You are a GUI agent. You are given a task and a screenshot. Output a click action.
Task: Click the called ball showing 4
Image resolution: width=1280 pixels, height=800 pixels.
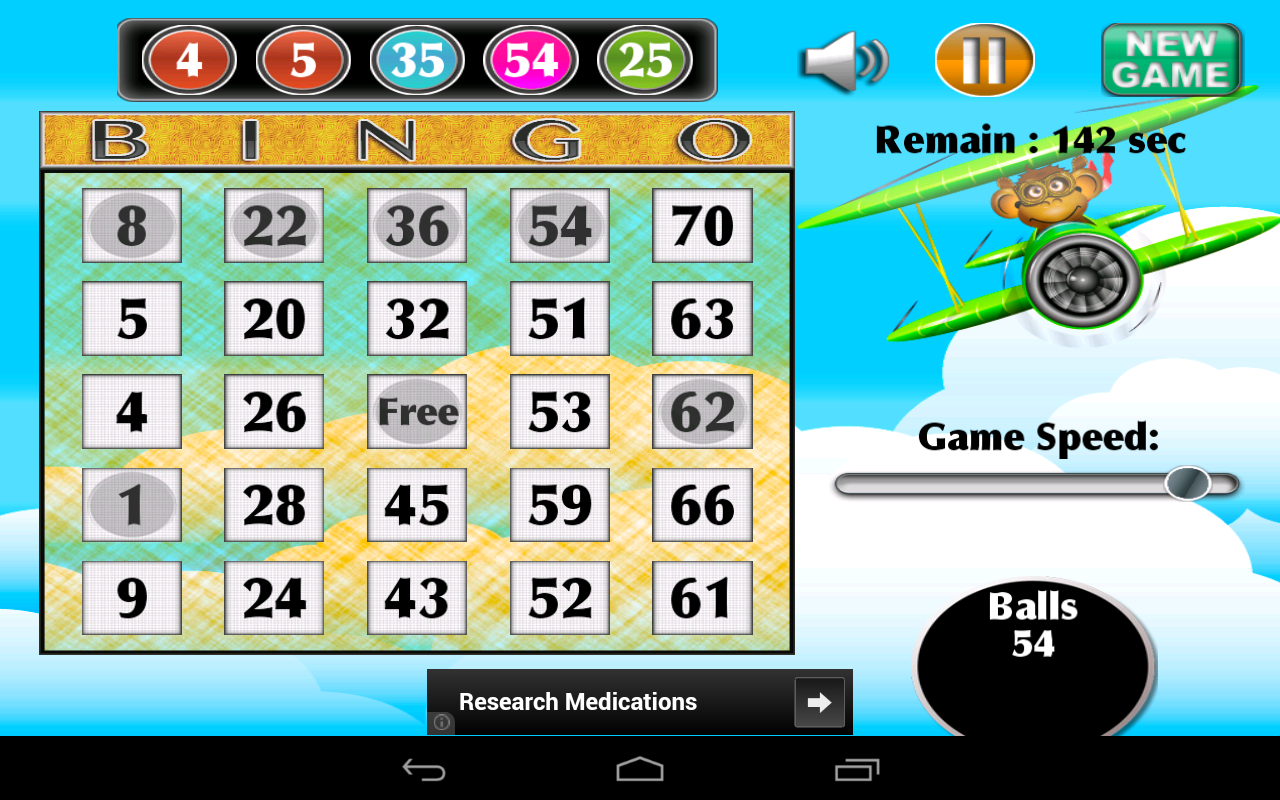189,60
